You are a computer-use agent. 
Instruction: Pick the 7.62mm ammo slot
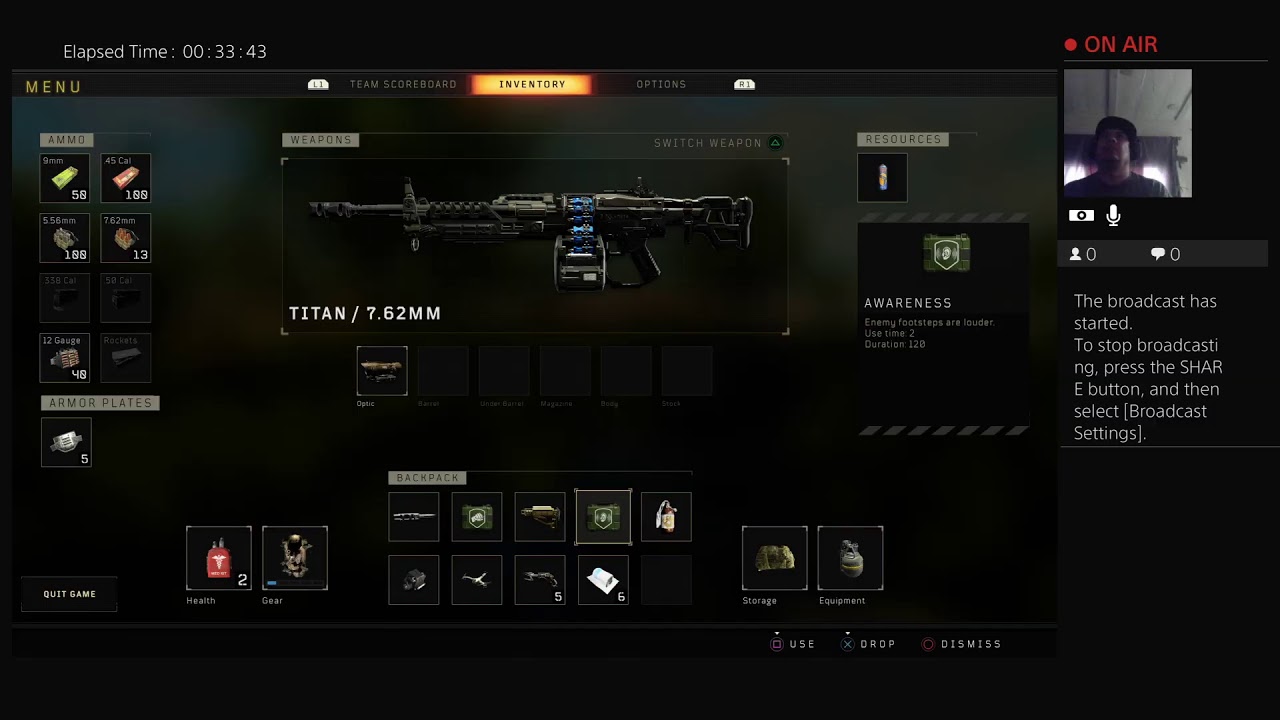point(126,238)
